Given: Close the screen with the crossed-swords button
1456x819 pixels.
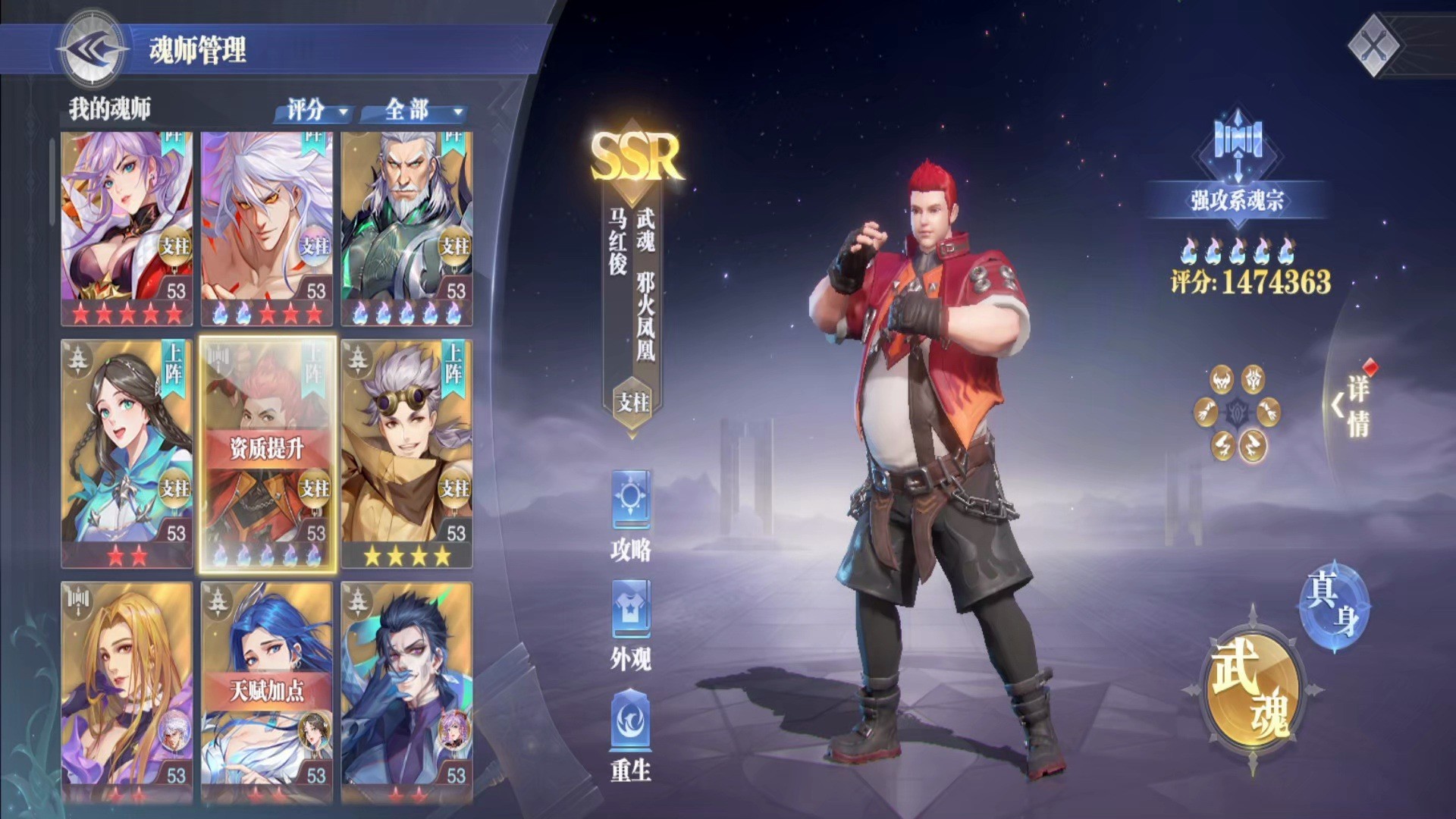Looking at the screenshot, I should pyautogui.click(x=1373, y=47).
